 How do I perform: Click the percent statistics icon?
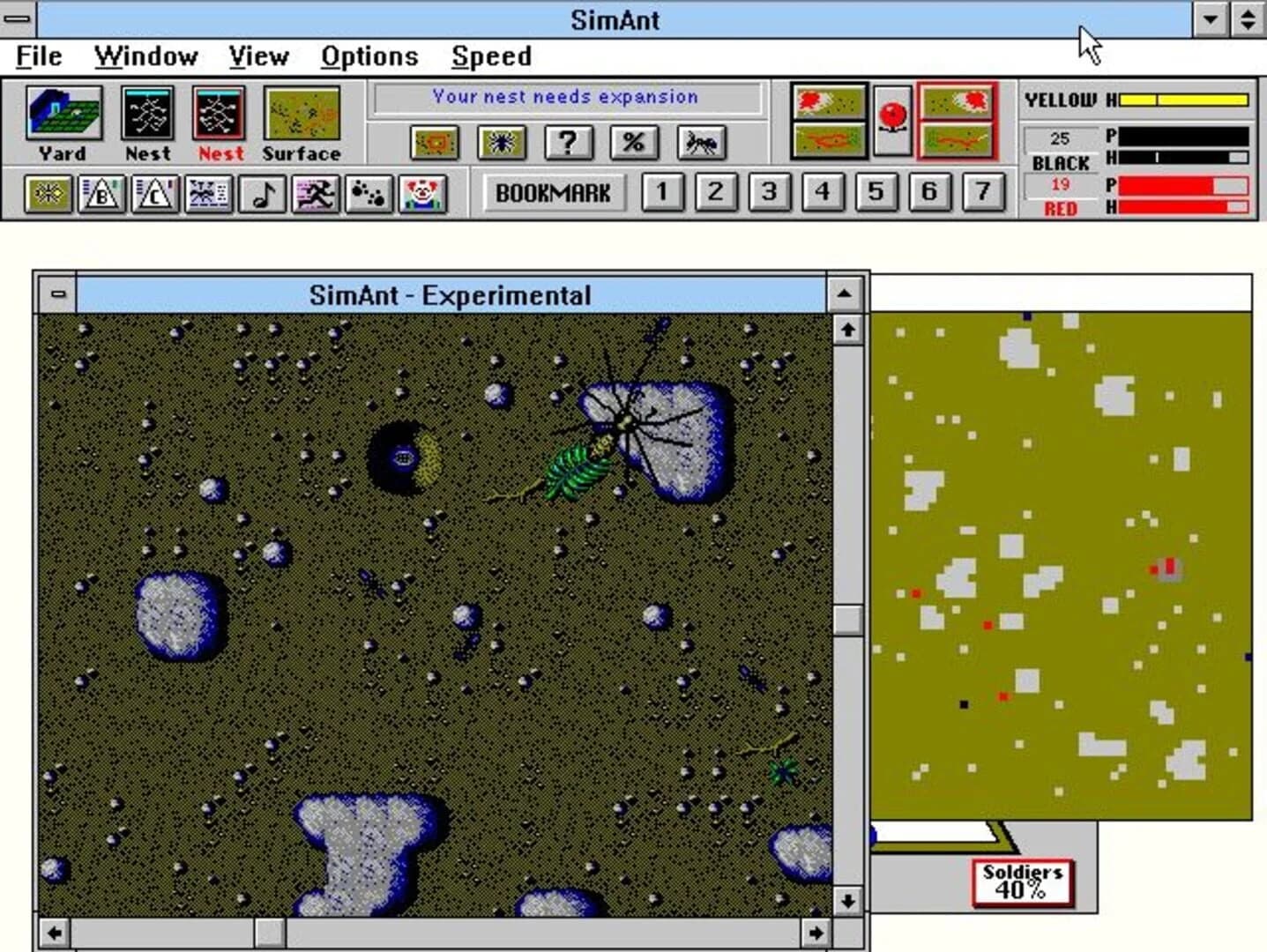point(635,145)
